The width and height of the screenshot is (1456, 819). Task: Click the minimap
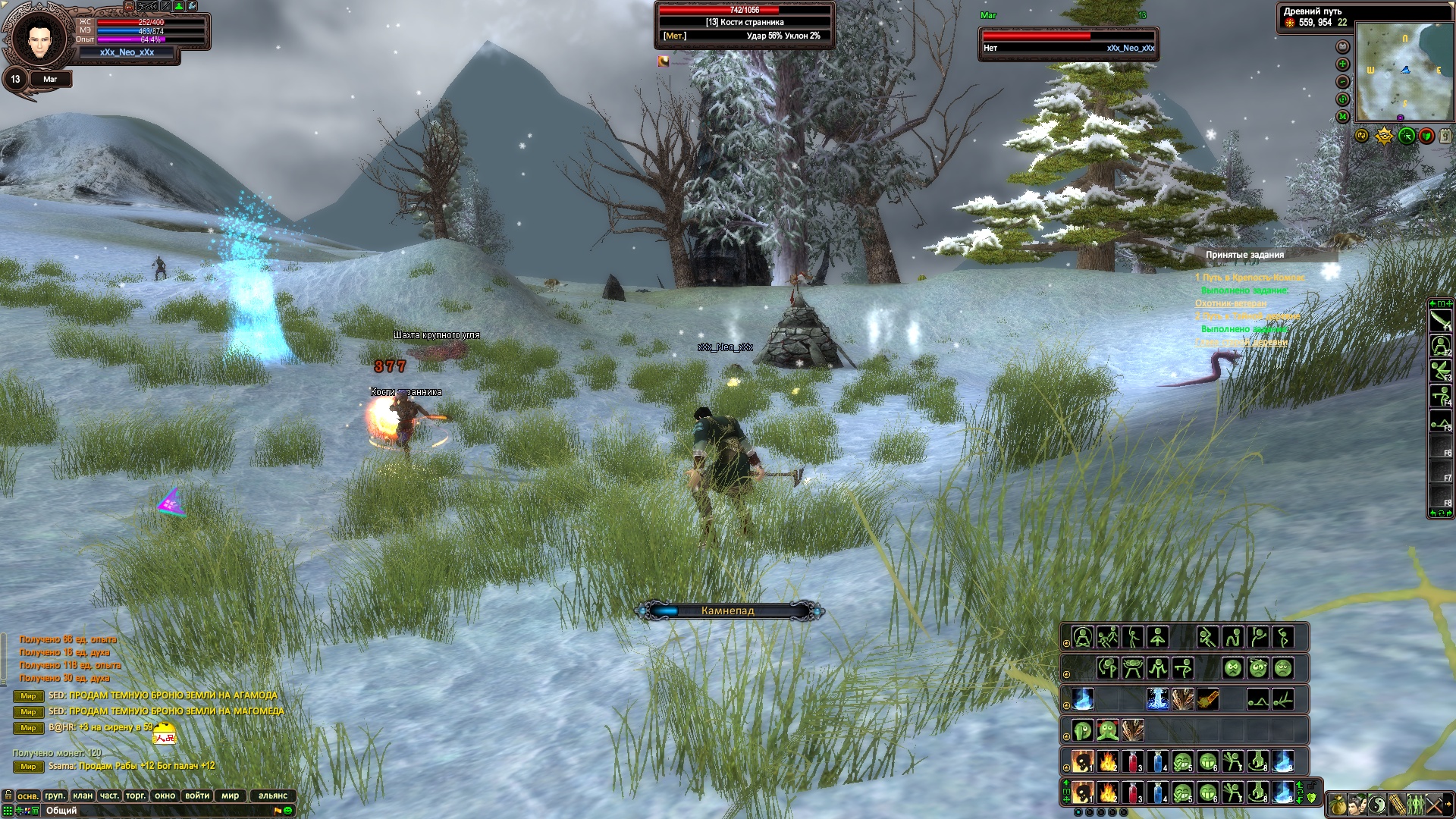(1404, 72)
